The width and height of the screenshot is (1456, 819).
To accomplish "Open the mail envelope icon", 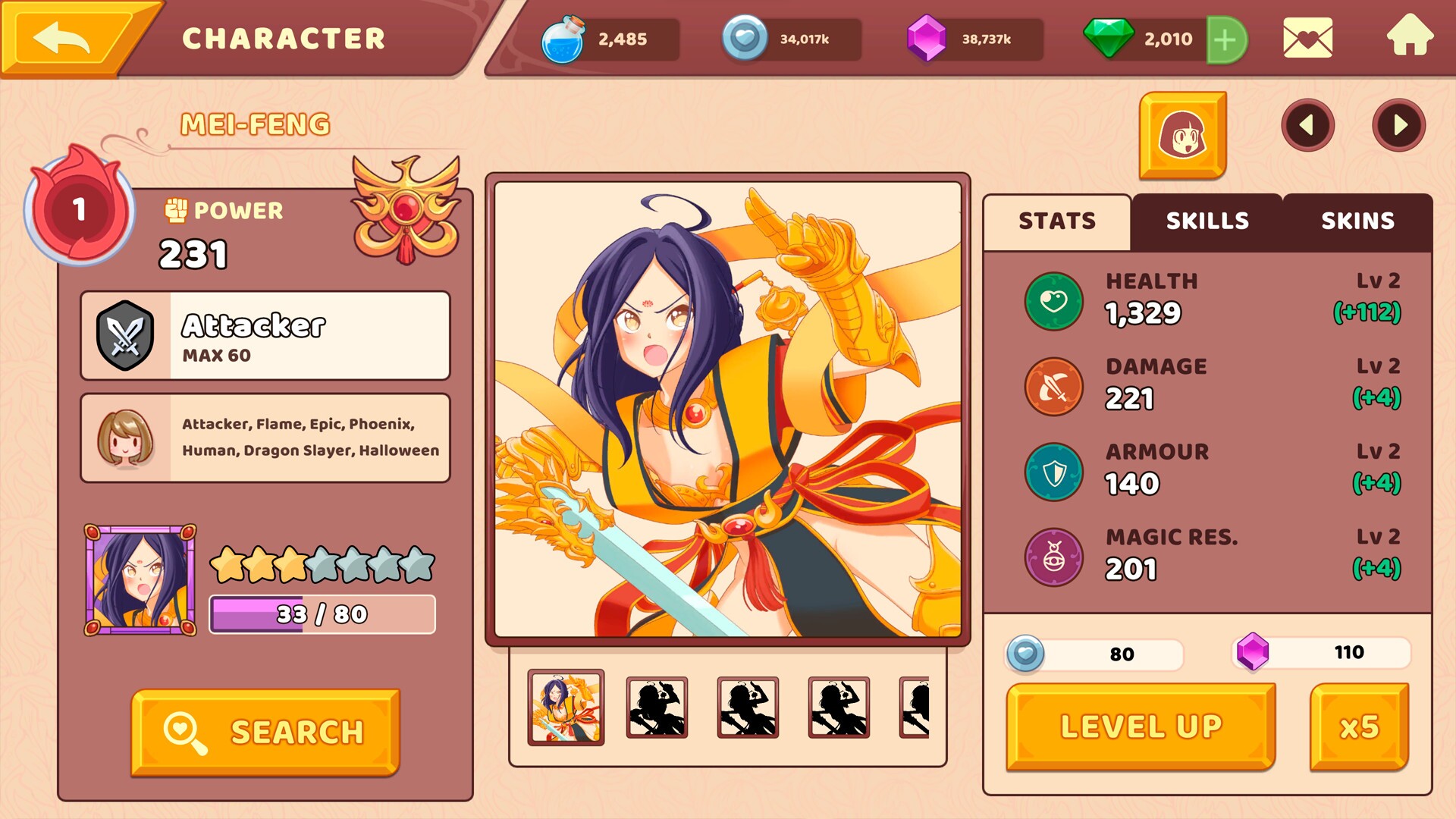I will pyautogui.click(x=1310, y=39).
